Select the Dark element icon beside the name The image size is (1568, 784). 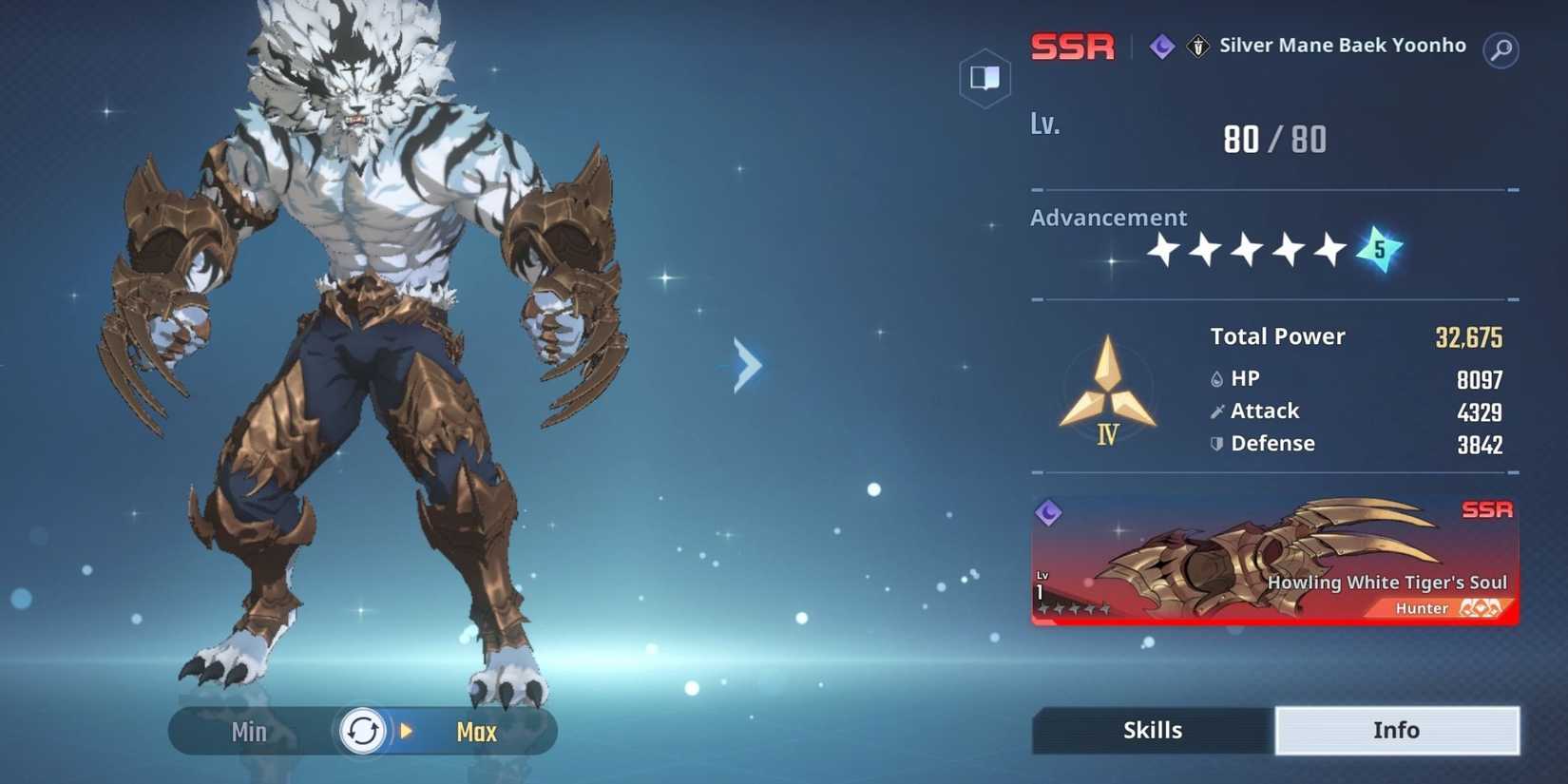click(x=1161, y=47)
